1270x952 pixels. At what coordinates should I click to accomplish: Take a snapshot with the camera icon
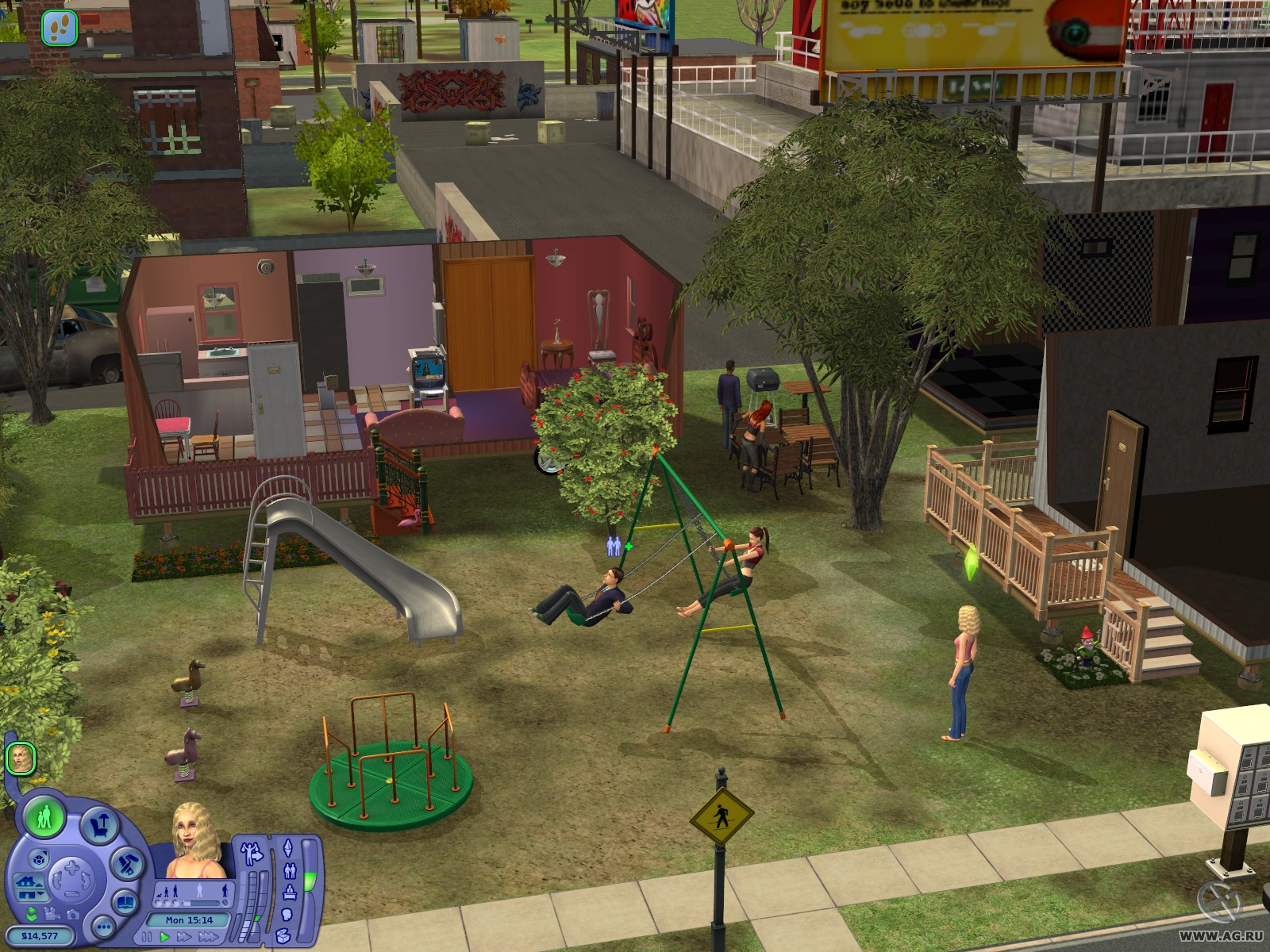point(71,914)
